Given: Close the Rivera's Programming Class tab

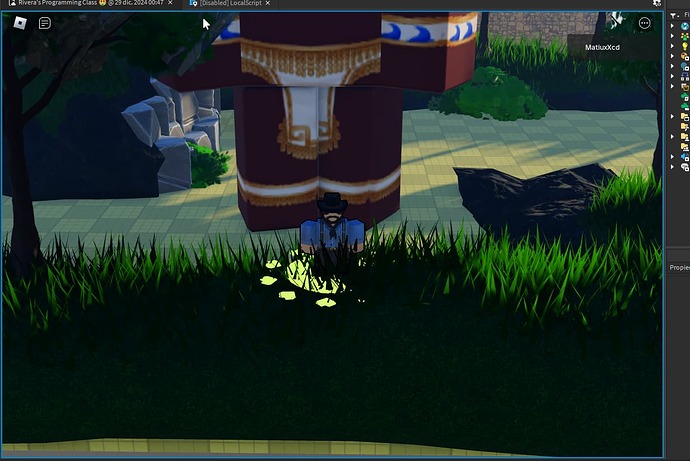Looking at the screenshot, I should pyautogui.click(x=173, y=4).
